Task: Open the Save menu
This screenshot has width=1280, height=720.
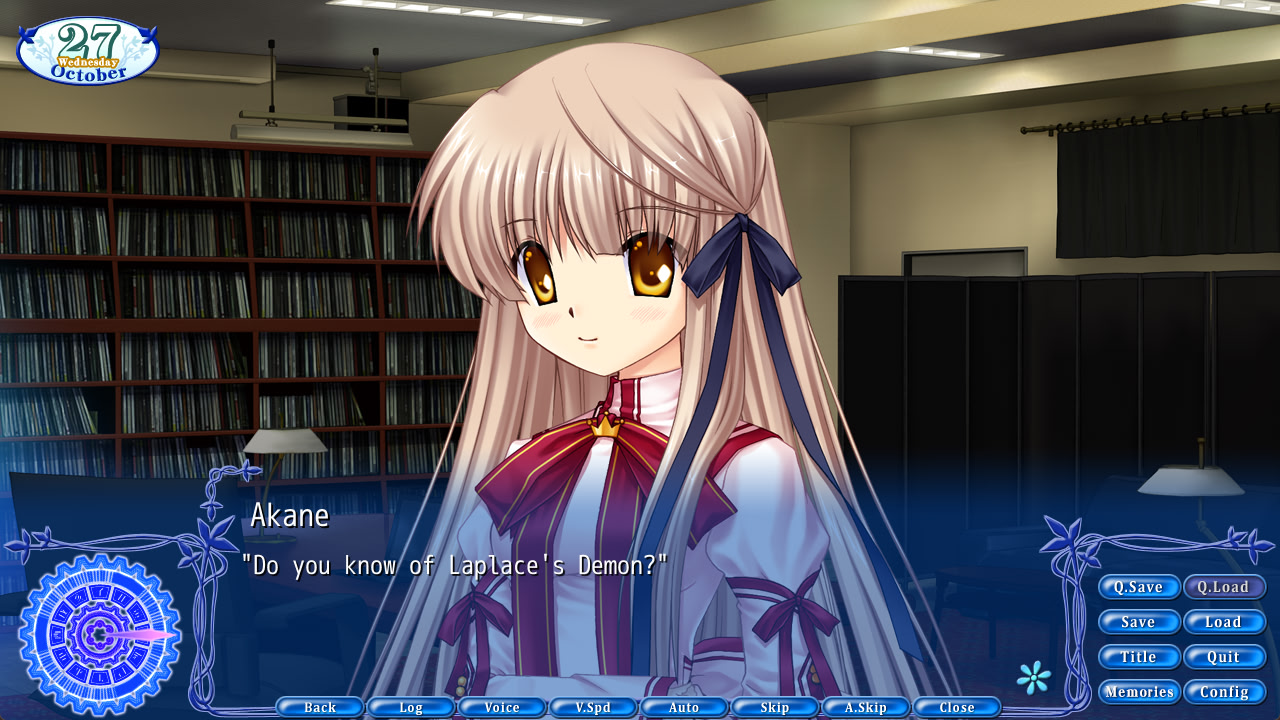Action: click(1139, 621)
